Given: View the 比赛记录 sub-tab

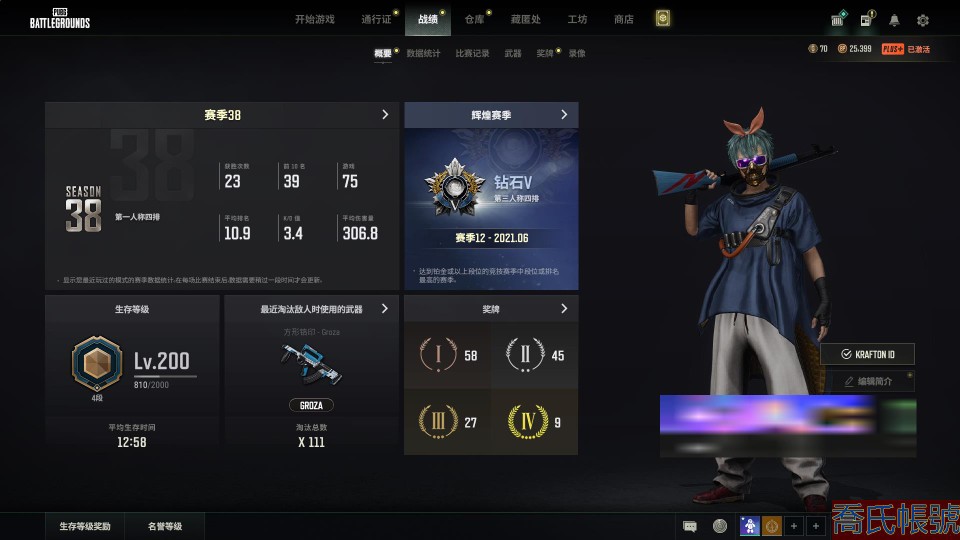Looking at the screenshot, I should click(472, 53).
